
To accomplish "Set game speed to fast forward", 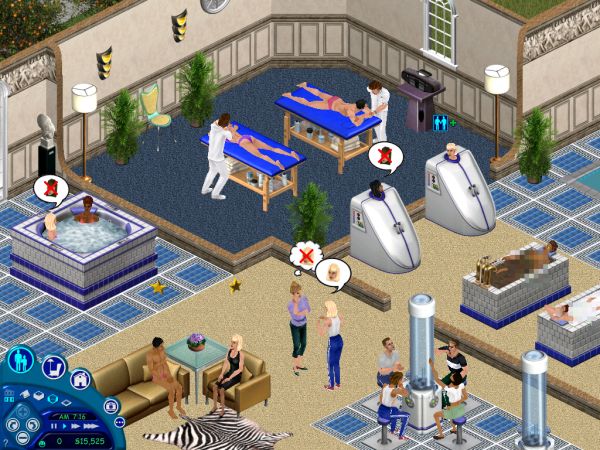I will pyautogui.click(x=77, y=424).
